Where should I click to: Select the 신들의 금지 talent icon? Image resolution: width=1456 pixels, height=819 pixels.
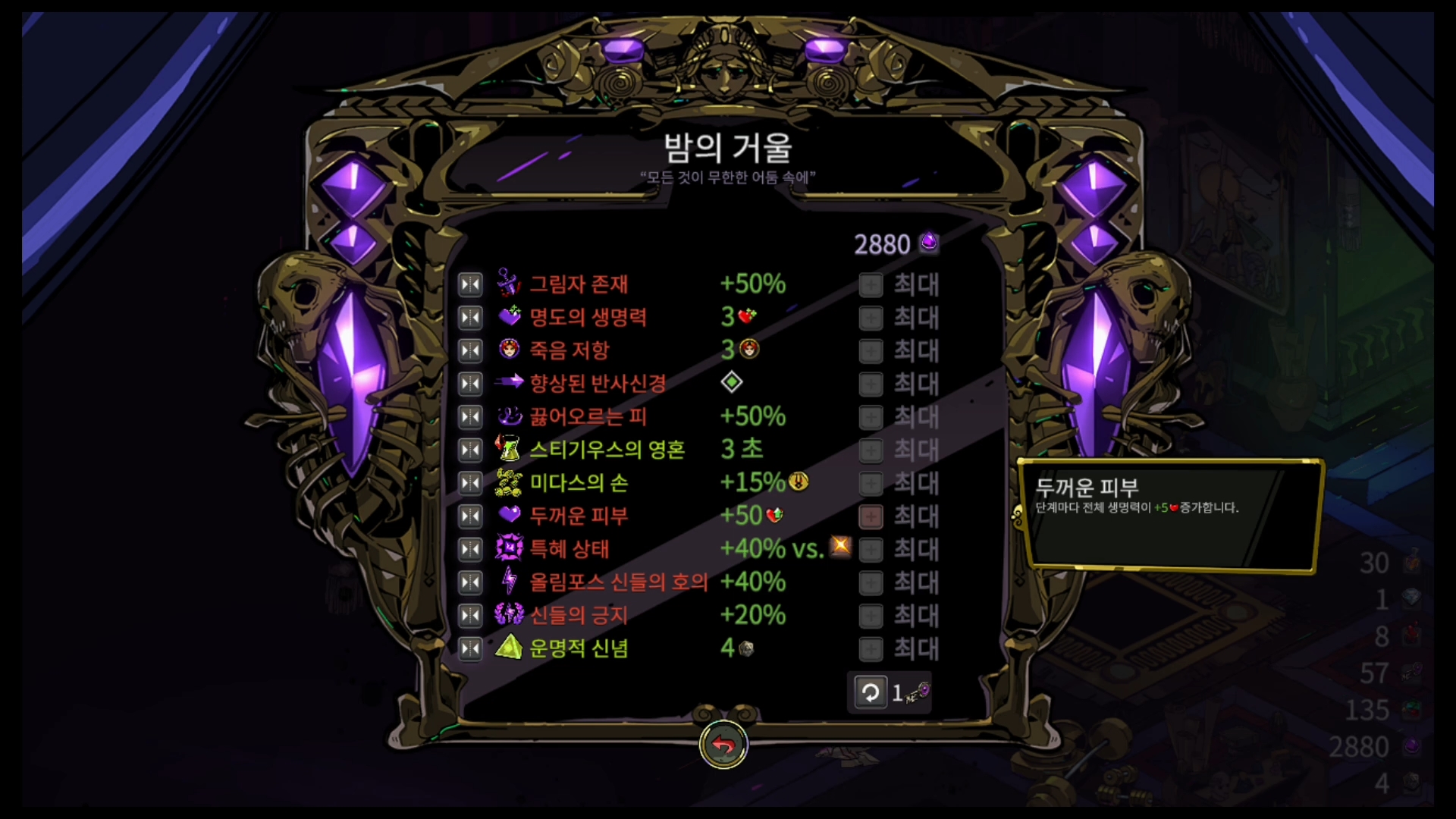coord(509,615)
